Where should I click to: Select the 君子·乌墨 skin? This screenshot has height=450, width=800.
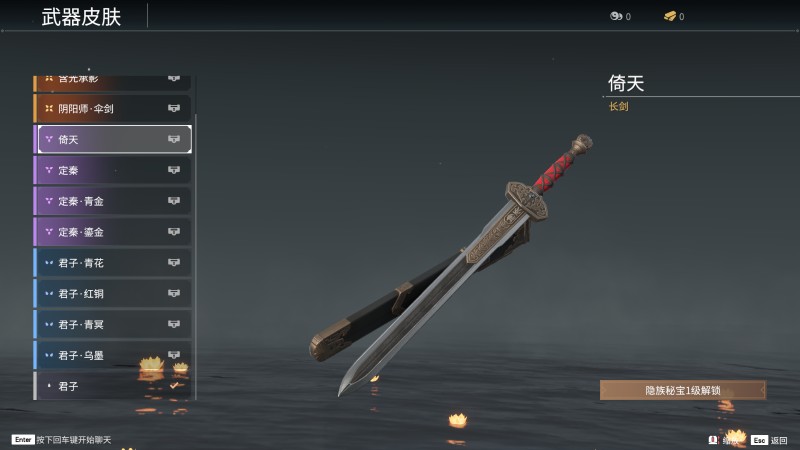[x=112, y=355]
